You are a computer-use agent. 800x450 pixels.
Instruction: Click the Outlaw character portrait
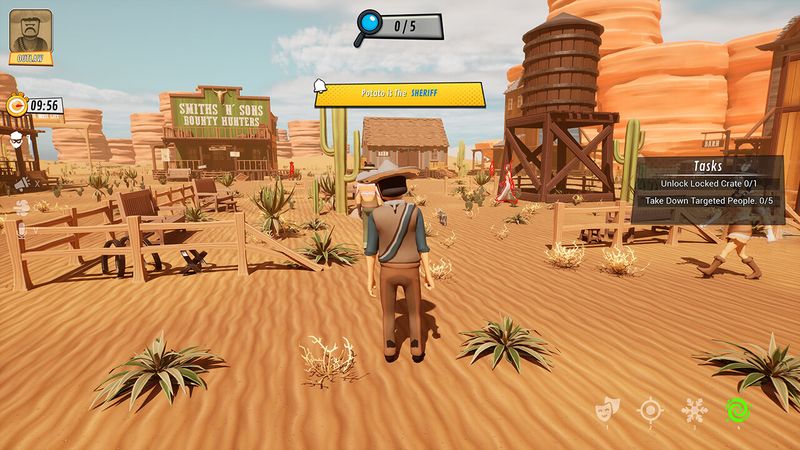[30, 35]
